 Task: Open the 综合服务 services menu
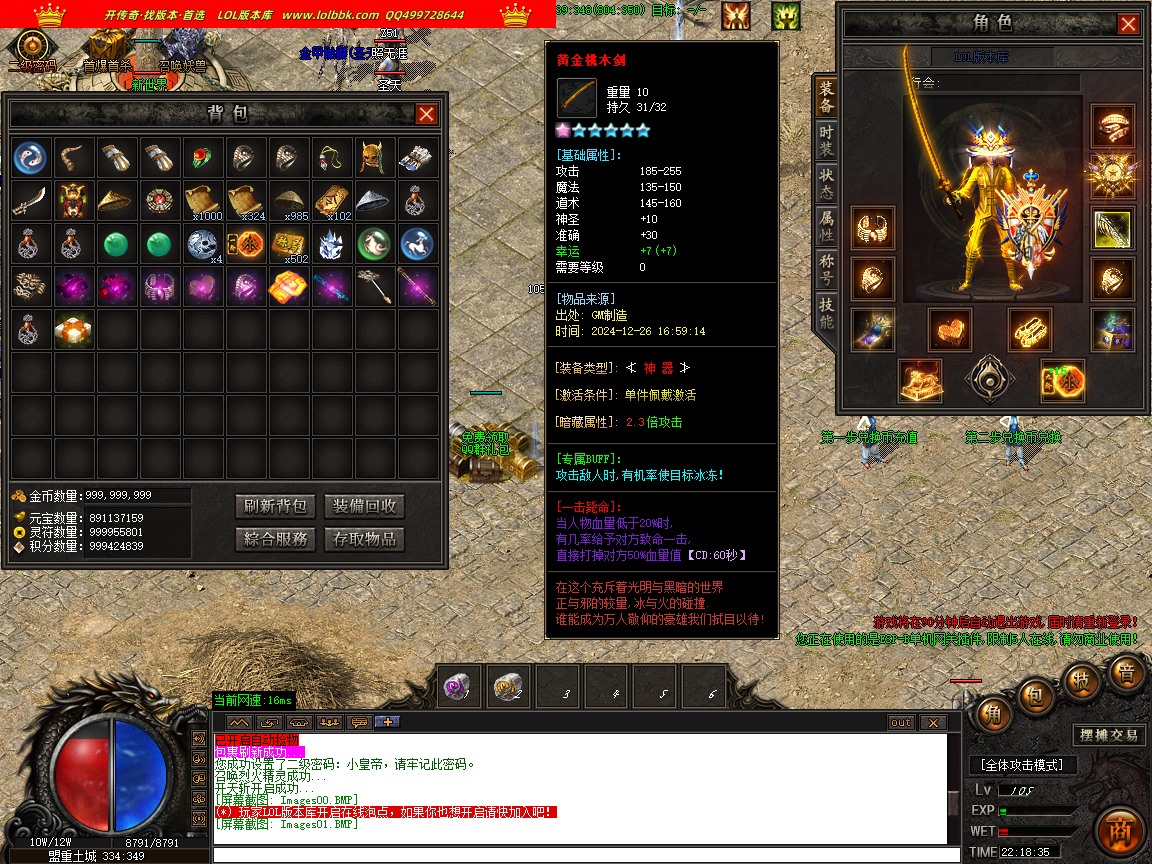pyautogui.click(x=275, y=539)
